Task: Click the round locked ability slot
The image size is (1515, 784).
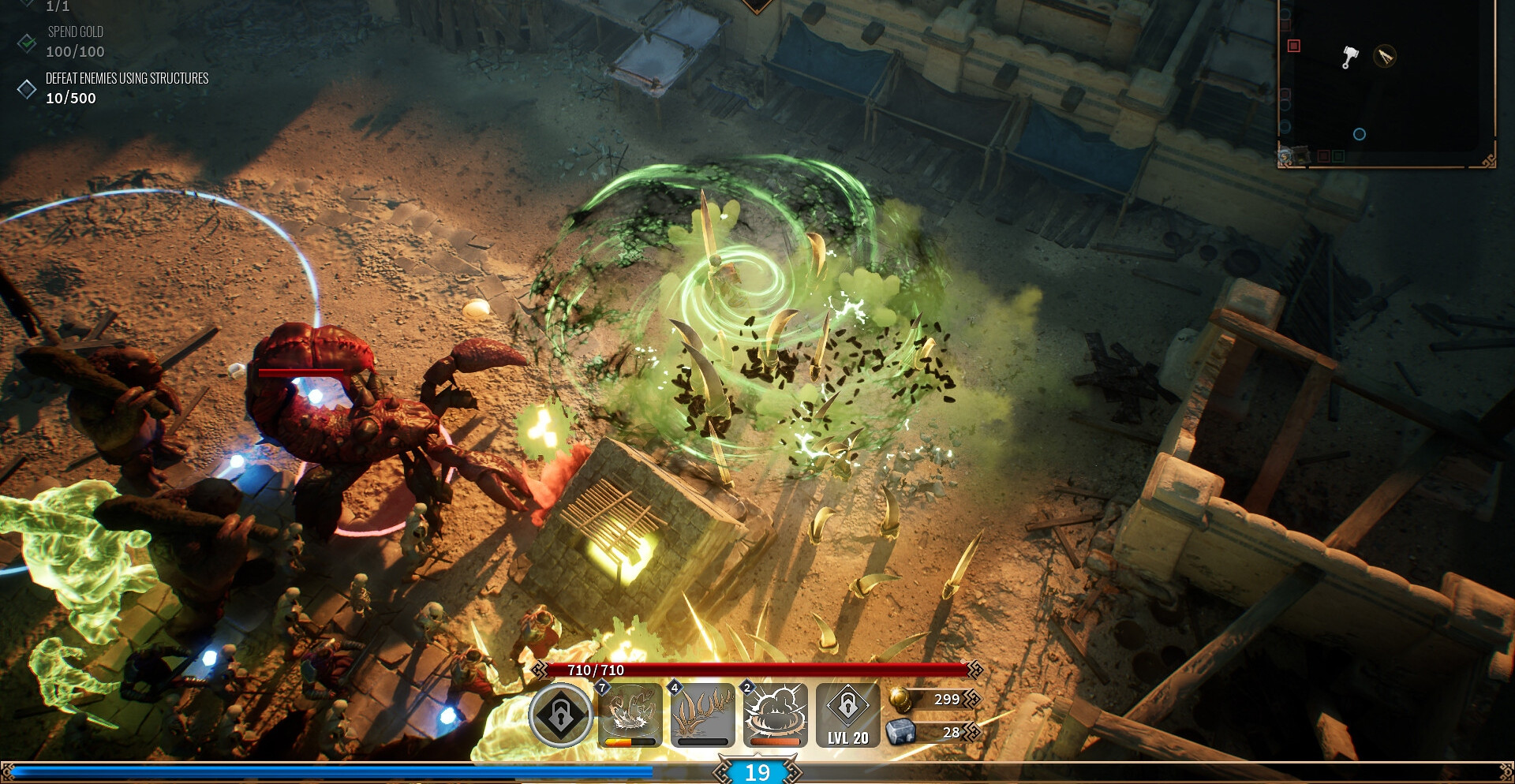Action: tap(560, 715)
